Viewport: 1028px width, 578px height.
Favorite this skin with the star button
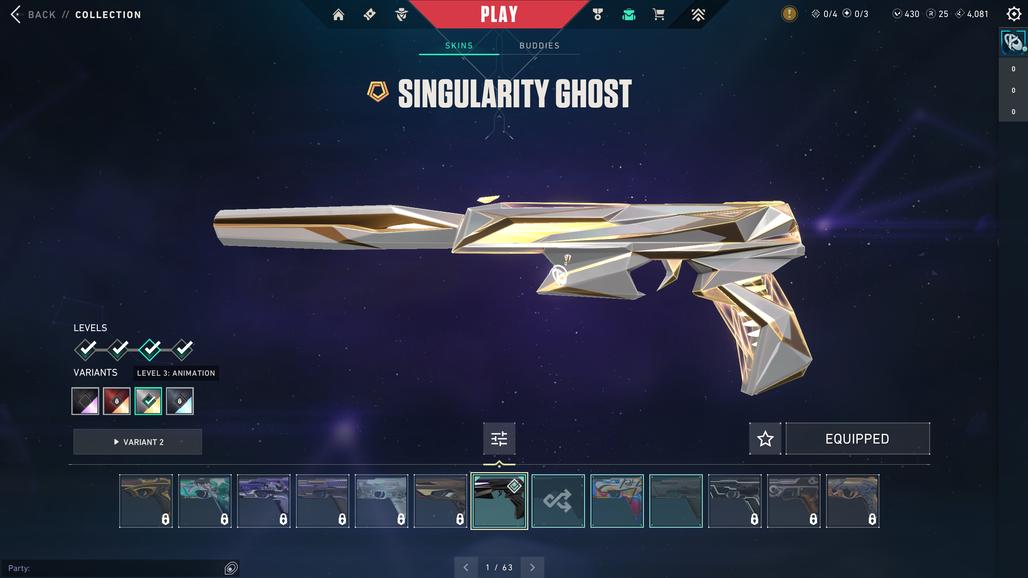[765, 439]
